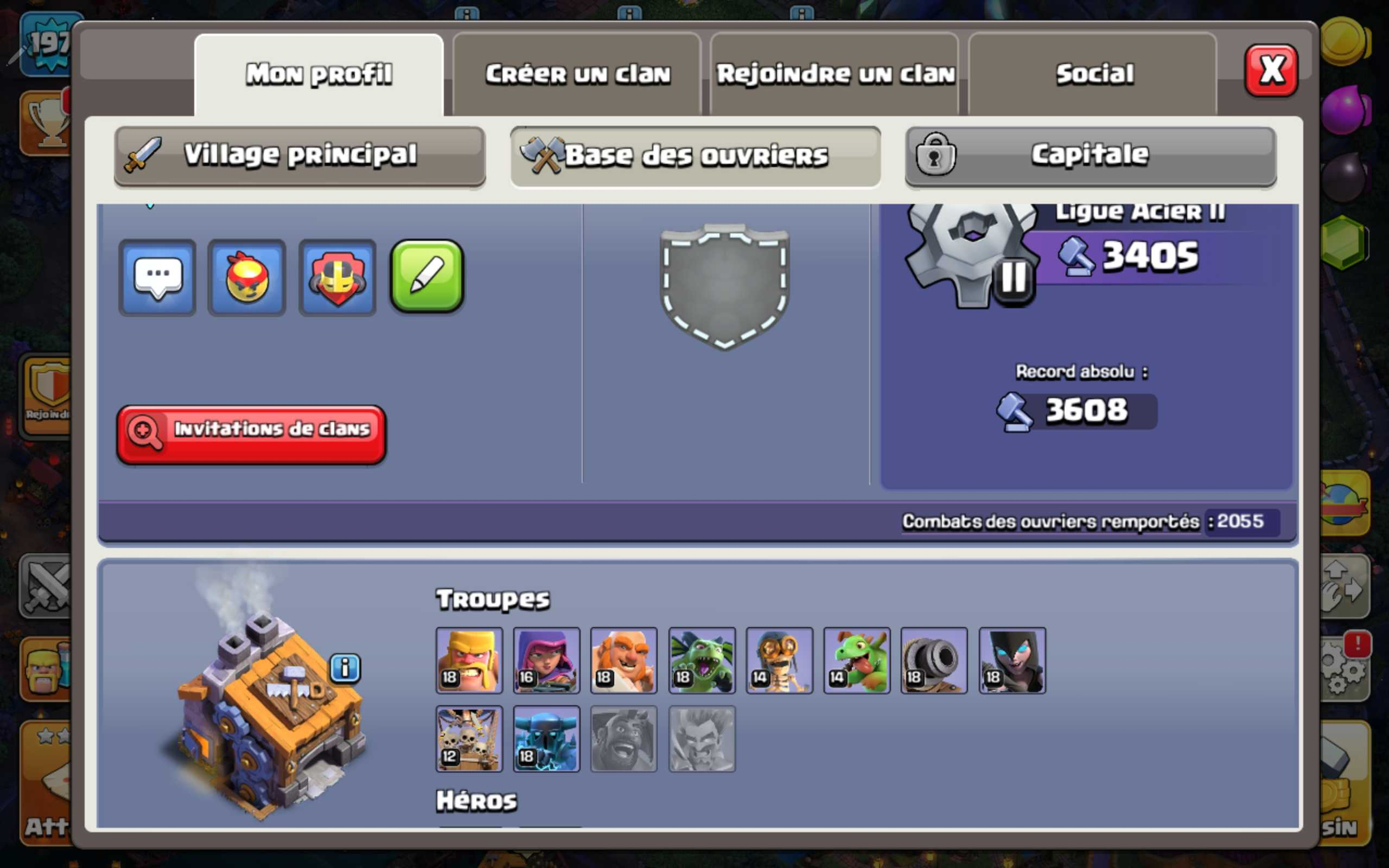Expand the greyed-out Hog Glider troop slot

[x=624, y=739]
